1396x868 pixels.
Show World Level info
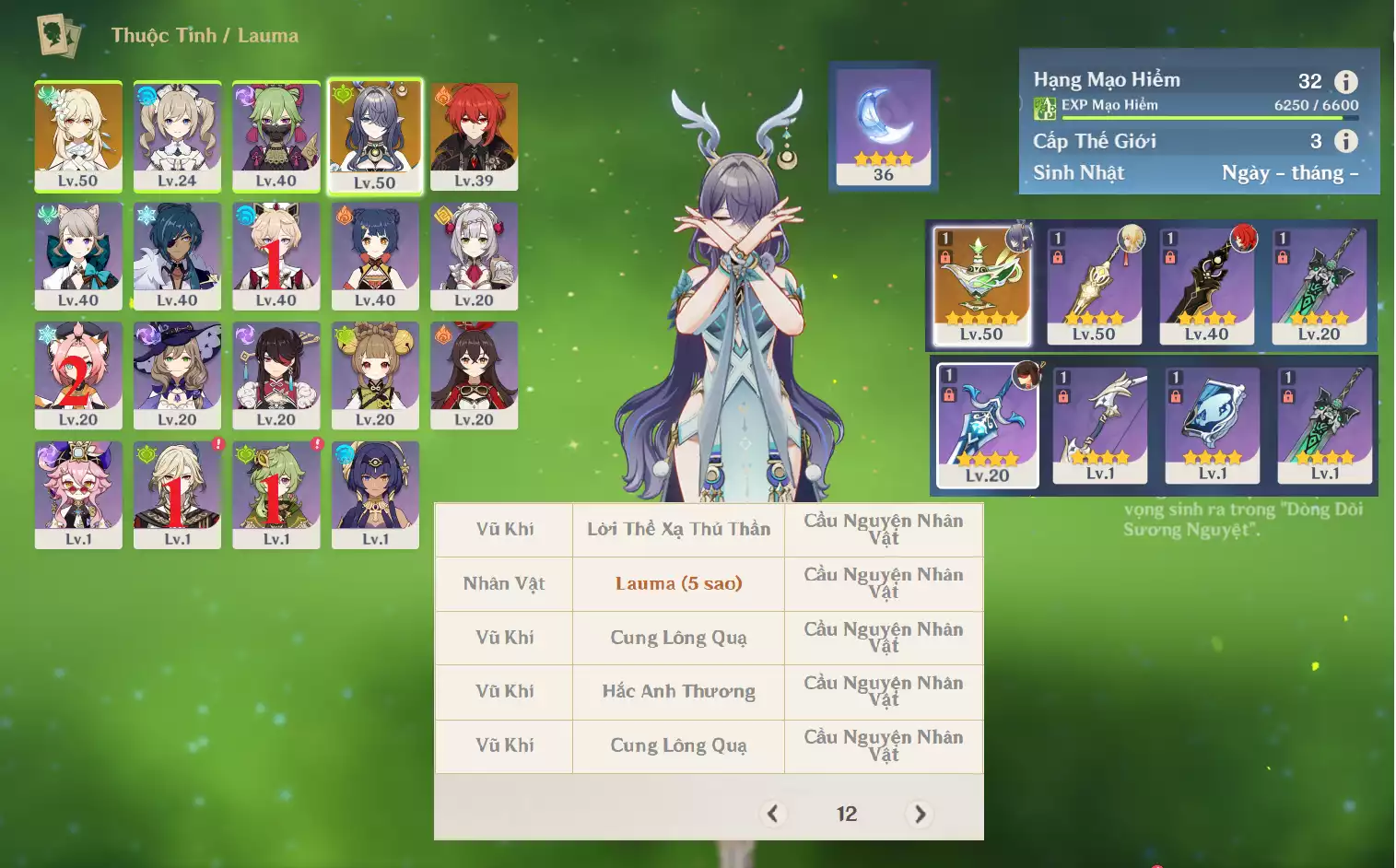pos(1346,141)
